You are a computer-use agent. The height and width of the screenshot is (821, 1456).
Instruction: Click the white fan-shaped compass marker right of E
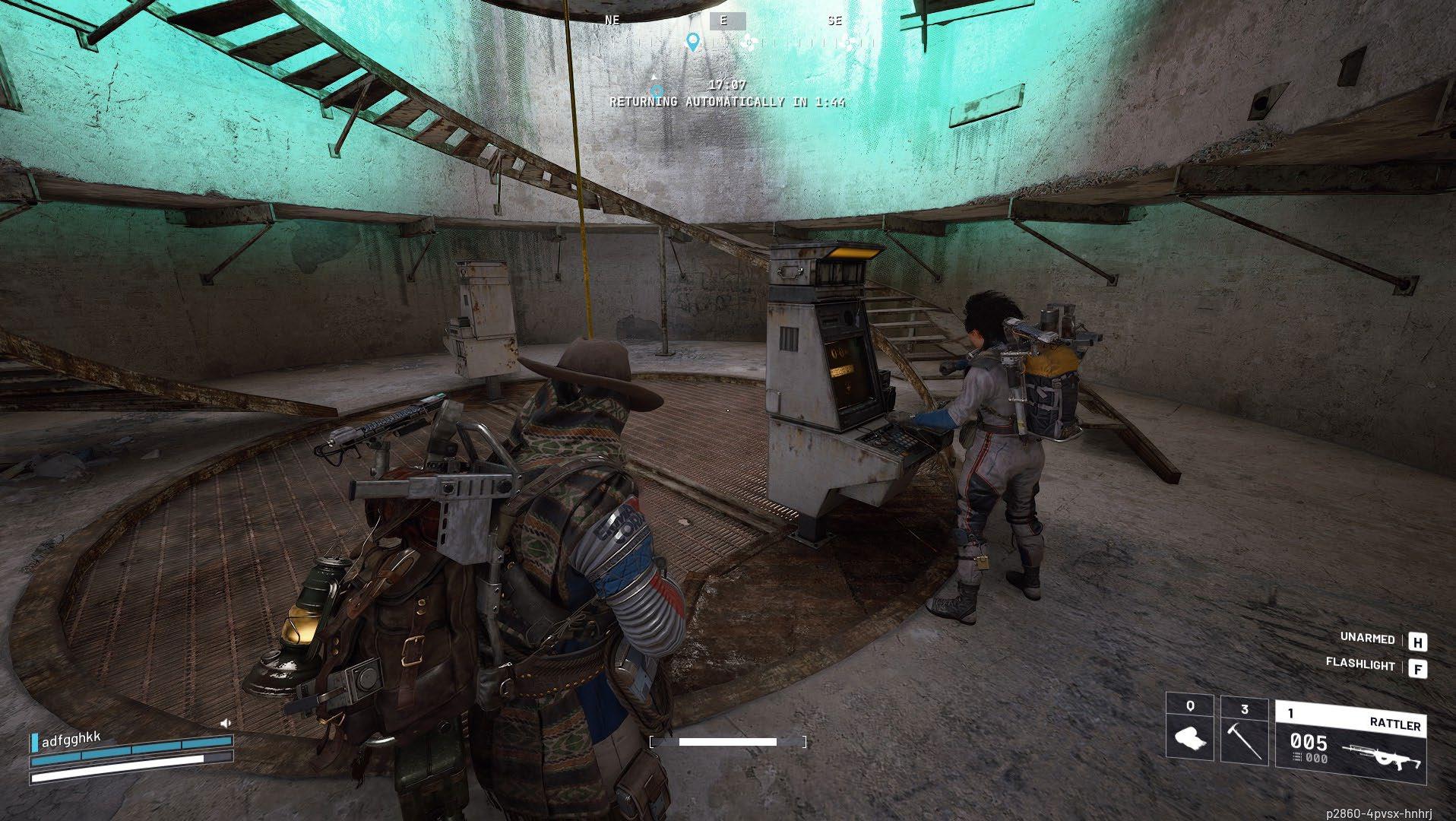click(x=749, y=43)
